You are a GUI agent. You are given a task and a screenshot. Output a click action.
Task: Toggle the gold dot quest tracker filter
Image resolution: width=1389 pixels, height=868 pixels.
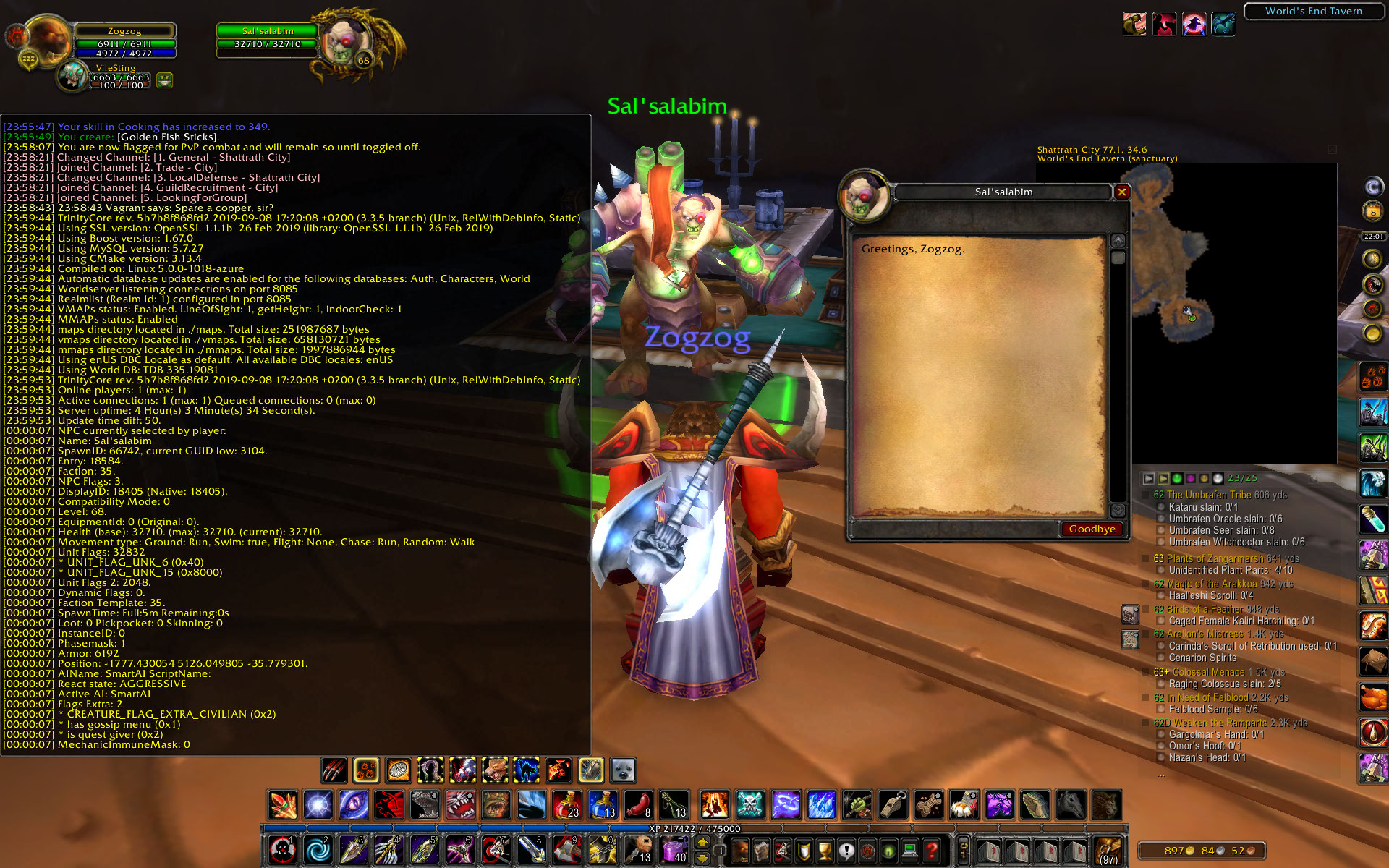pos(1204,478)
